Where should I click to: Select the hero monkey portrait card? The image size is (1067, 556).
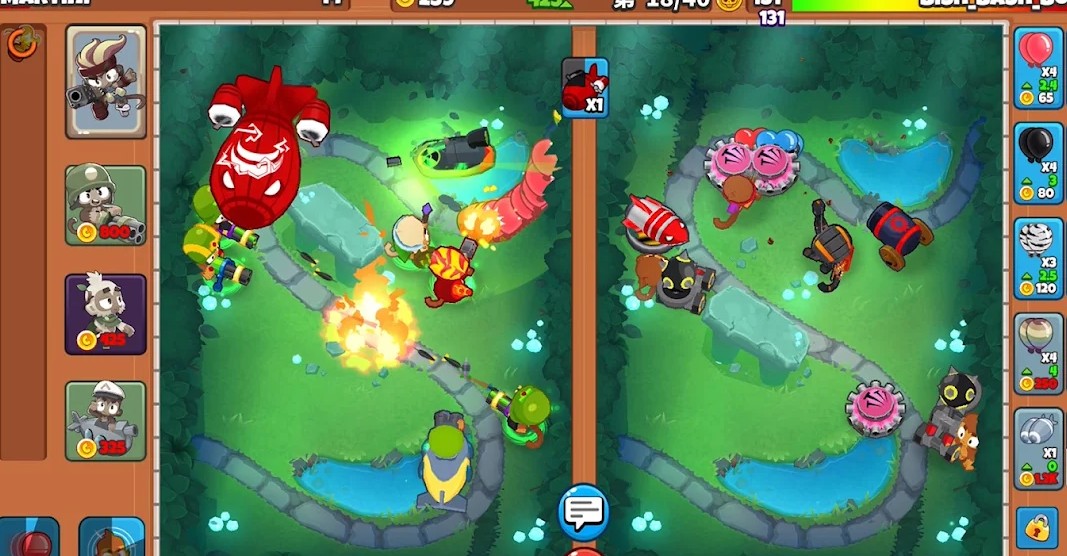(106, 81)
